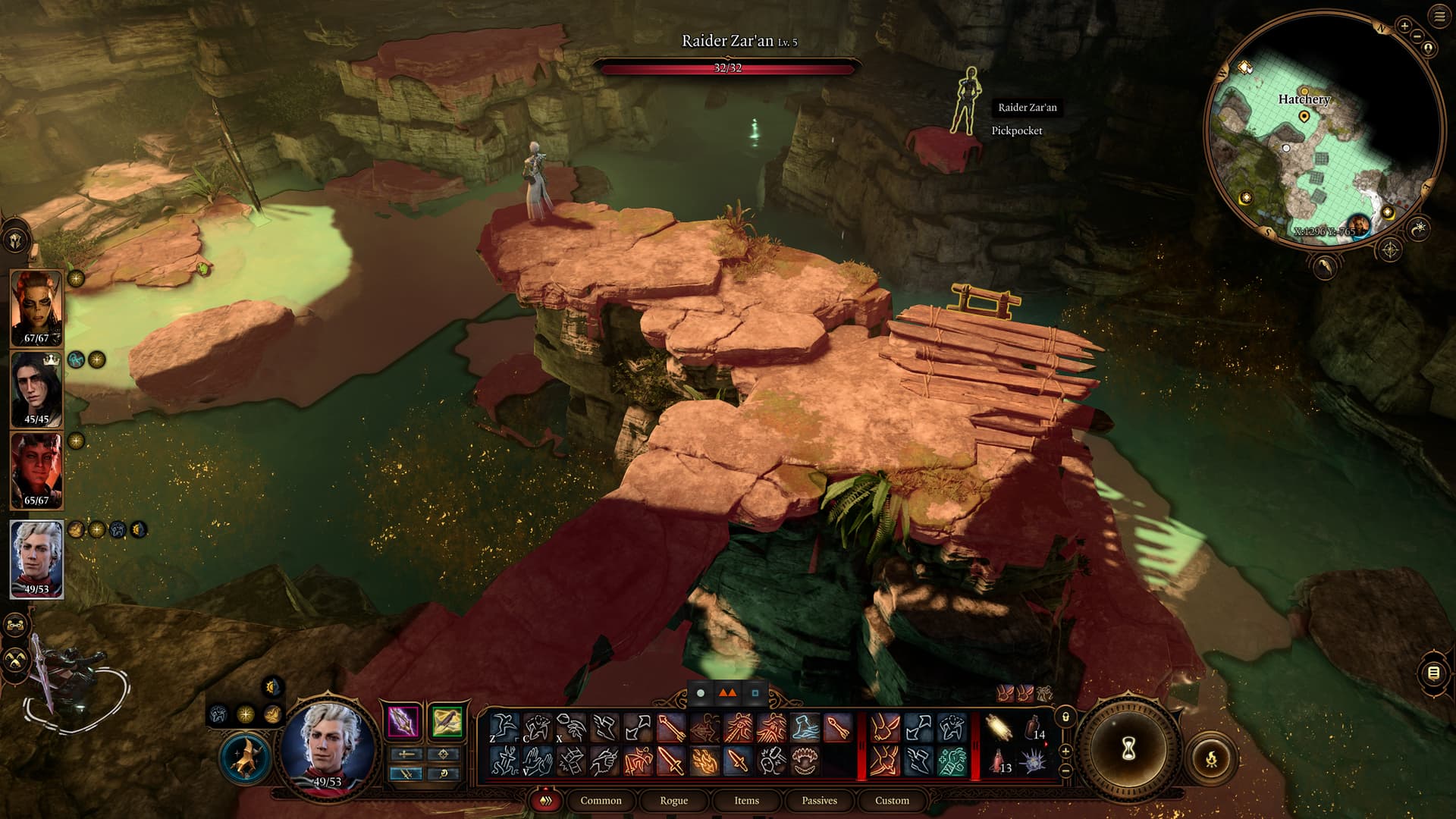Screen dimensions: 1456x819
Task: Open the Rogue actions tab
Action: click(673, 800)
